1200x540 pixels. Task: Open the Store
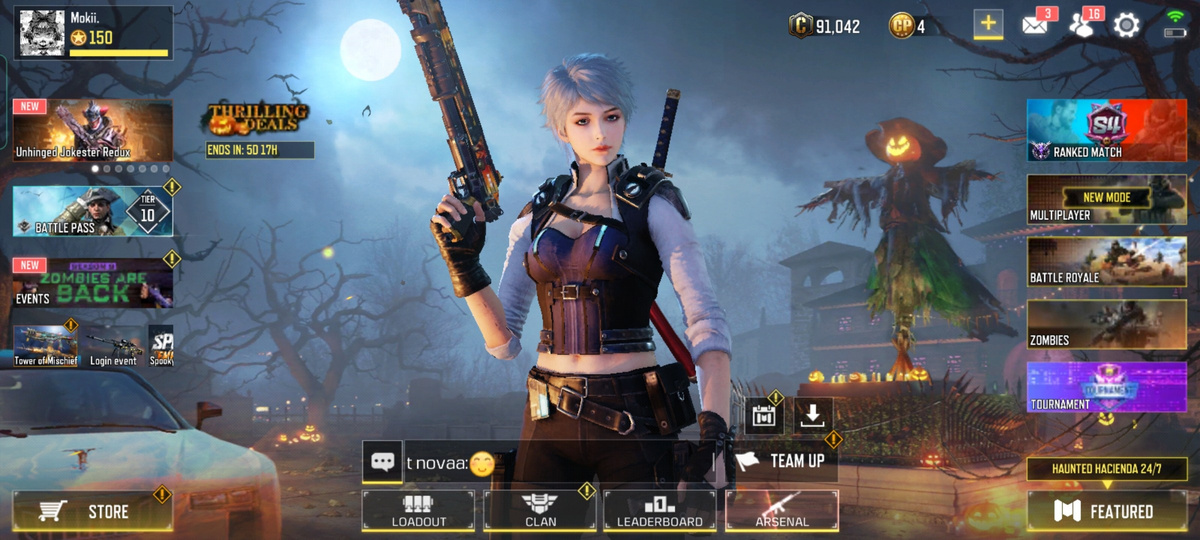point(92,511)
